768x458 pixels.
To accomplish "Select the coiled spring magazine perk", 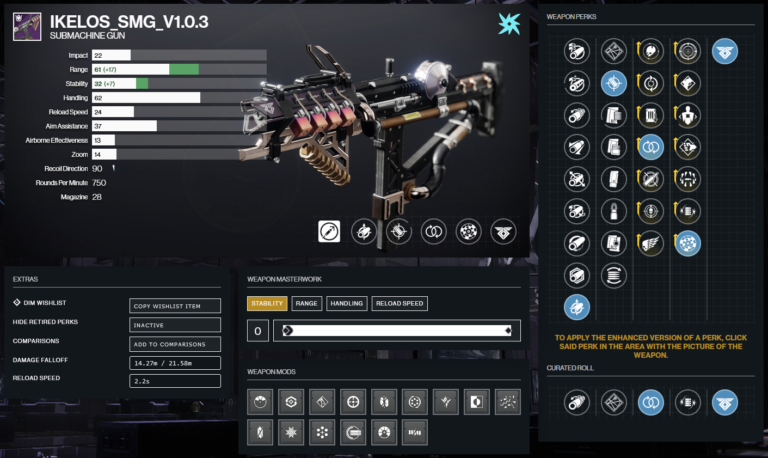I will (613, 273).
